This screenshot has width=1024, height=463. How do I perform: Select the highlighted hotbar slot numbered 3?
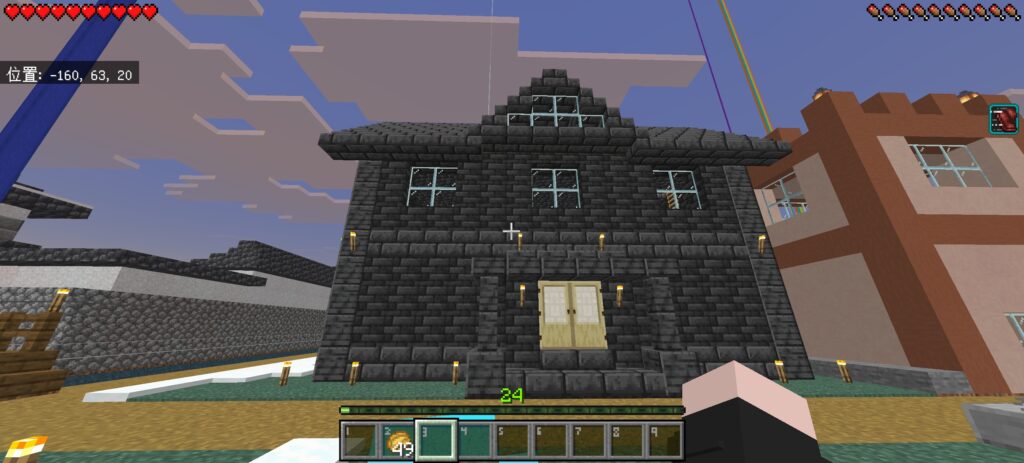(436, 441)
